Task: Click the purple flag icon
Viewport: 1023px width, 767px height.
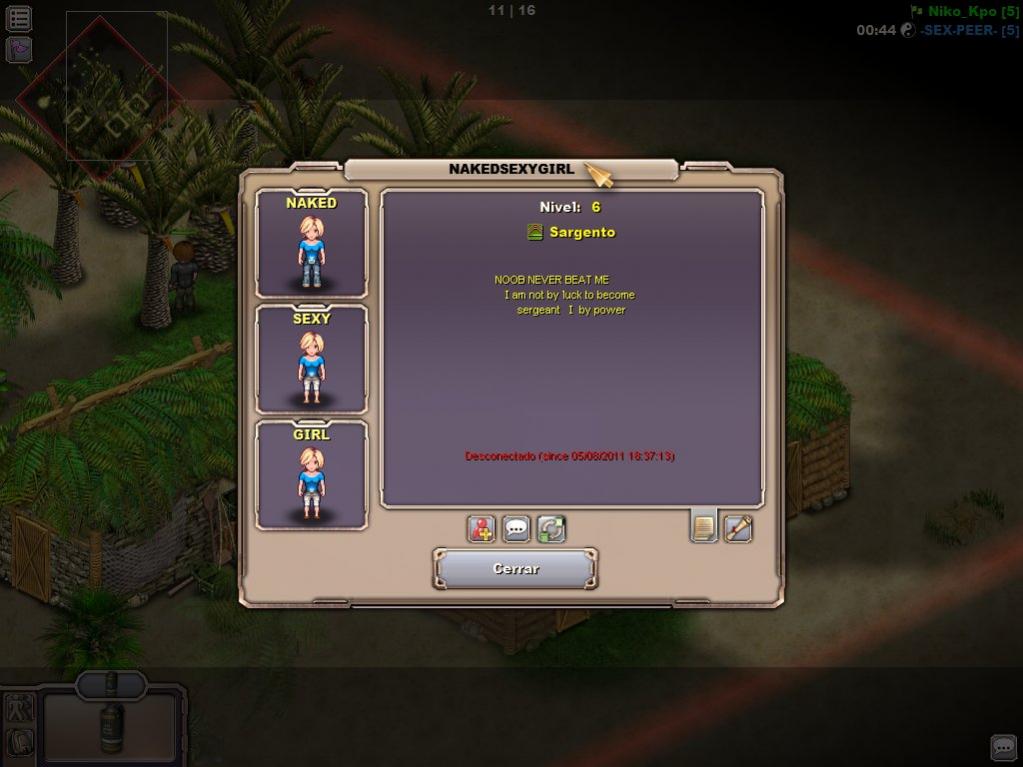Action: 19,49
